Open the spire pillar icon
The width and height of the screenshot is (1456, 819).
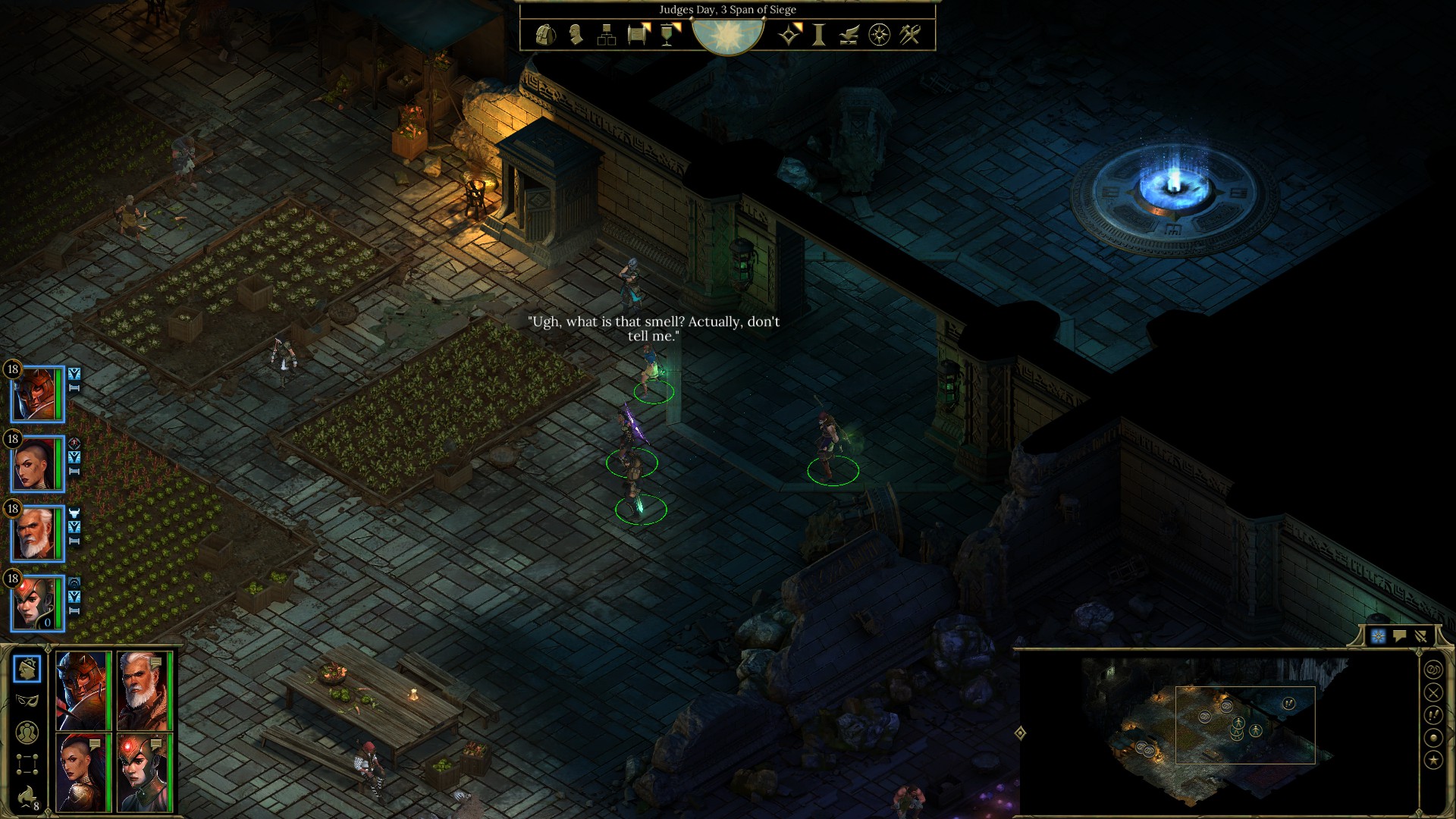[819, 35]
